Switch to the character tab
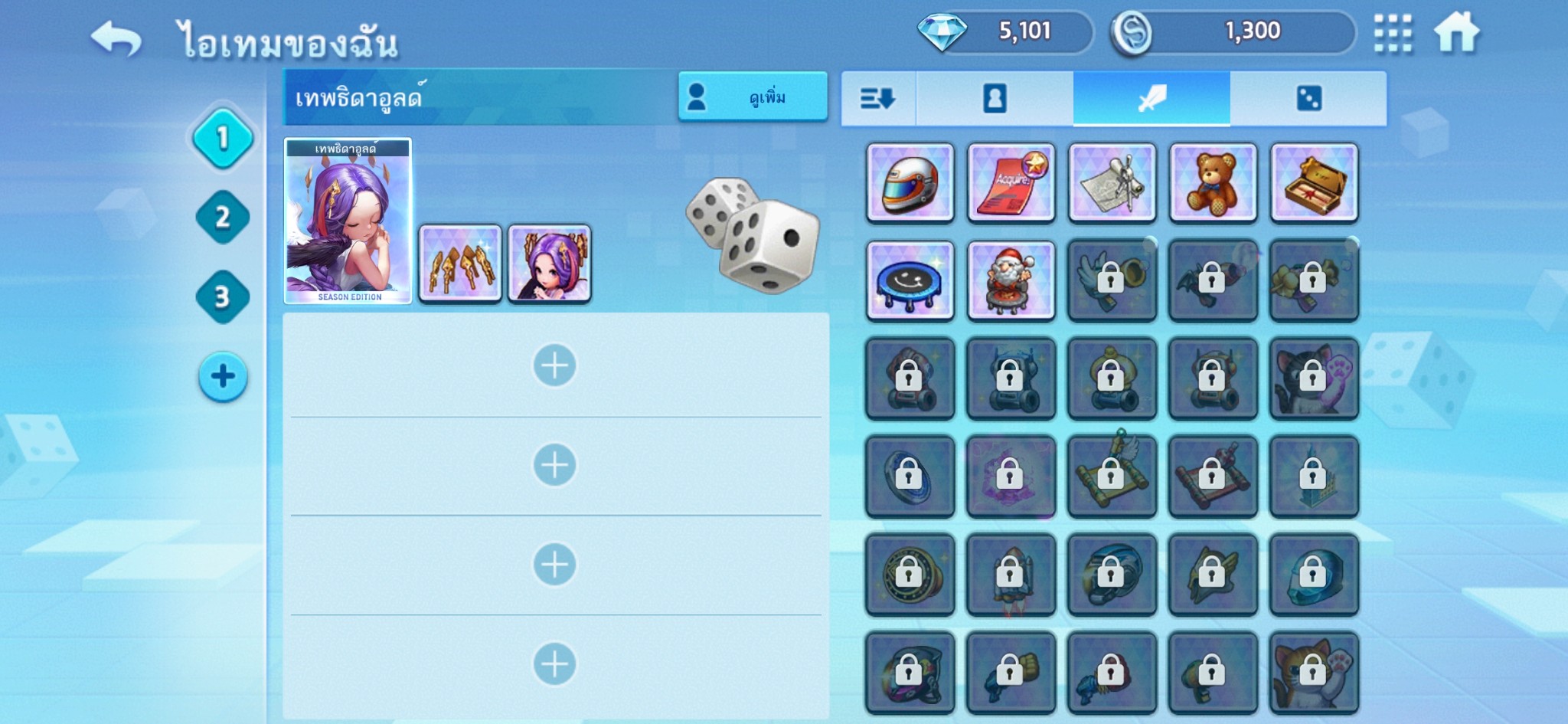This screenshot has width=1568, height=724. 995,99
